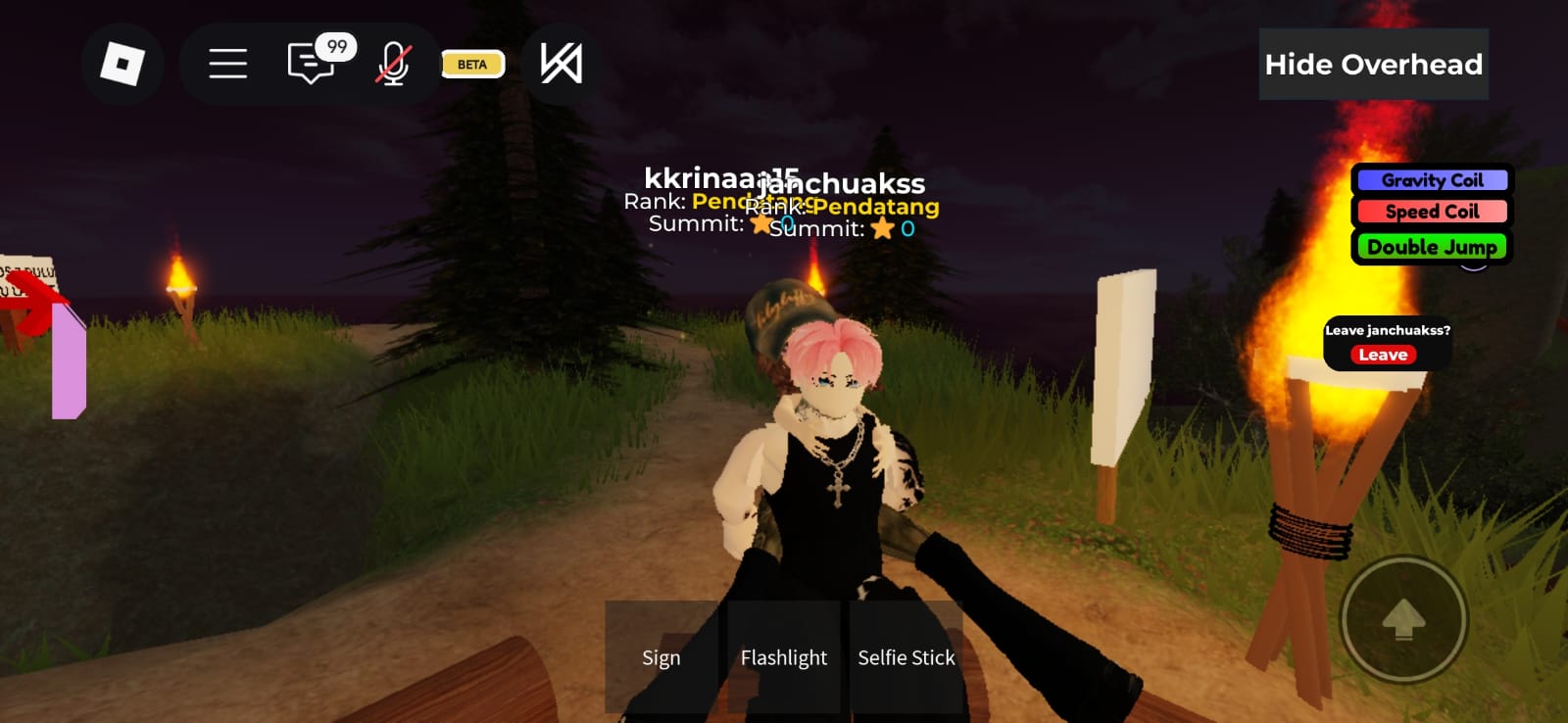This screenshot has width=1568, height=723.
Task: Enable Double Jump
Action: (x=1432, y=247)
